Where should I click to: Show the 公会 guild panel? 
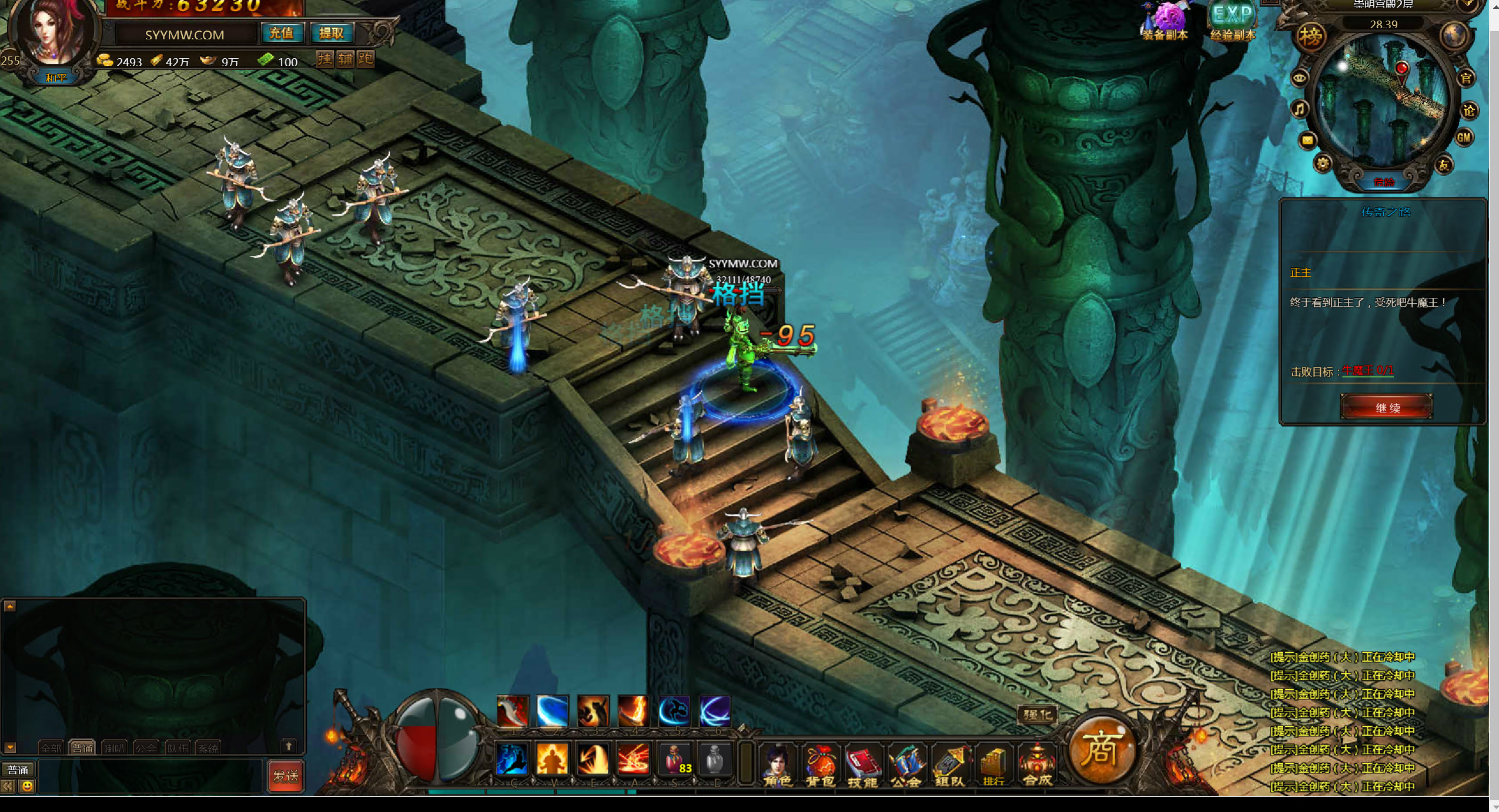[x=906, y=764]
